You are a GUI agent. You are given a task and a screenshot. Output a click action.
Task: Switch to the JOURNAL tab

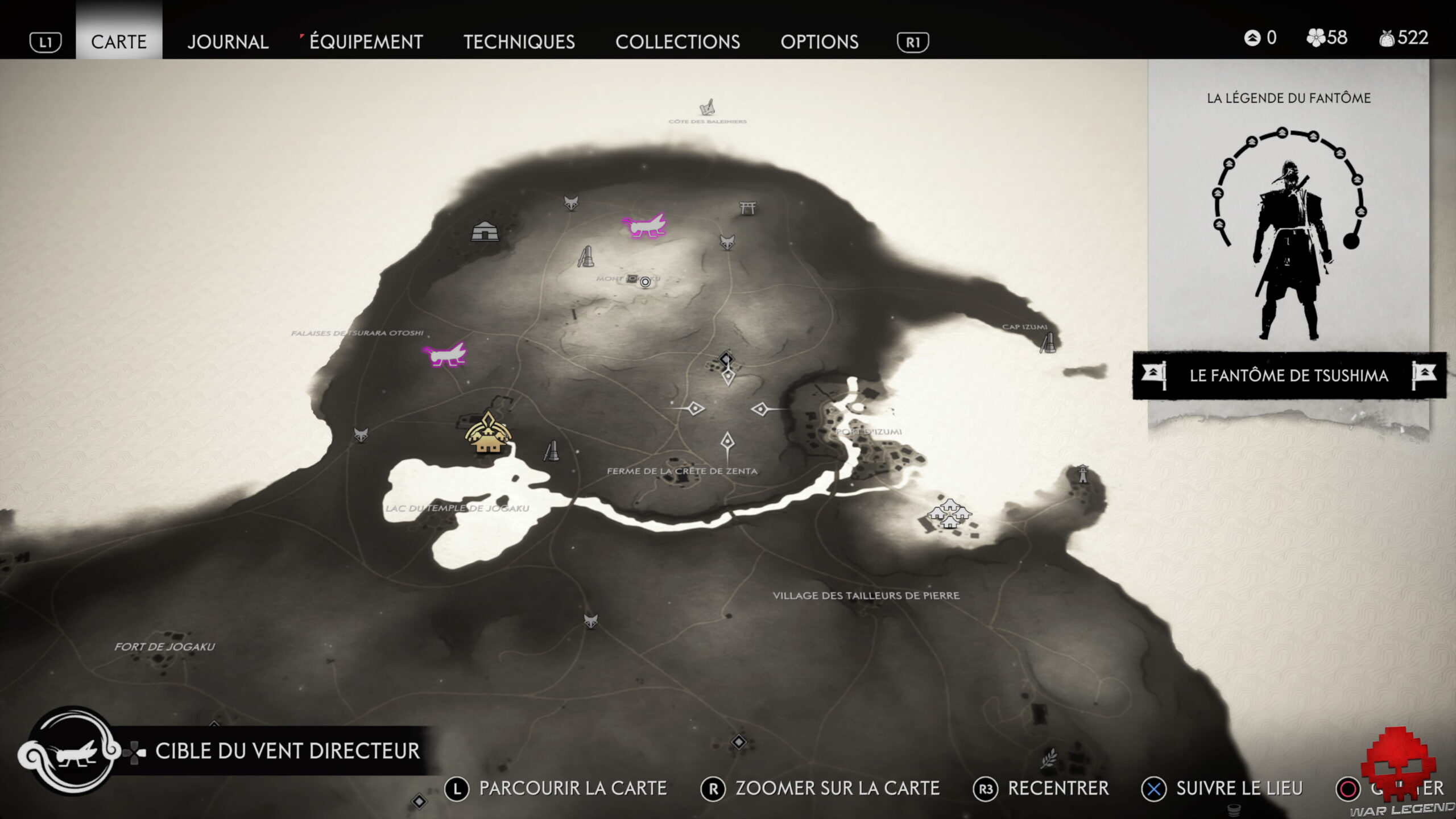click(229, 42)
